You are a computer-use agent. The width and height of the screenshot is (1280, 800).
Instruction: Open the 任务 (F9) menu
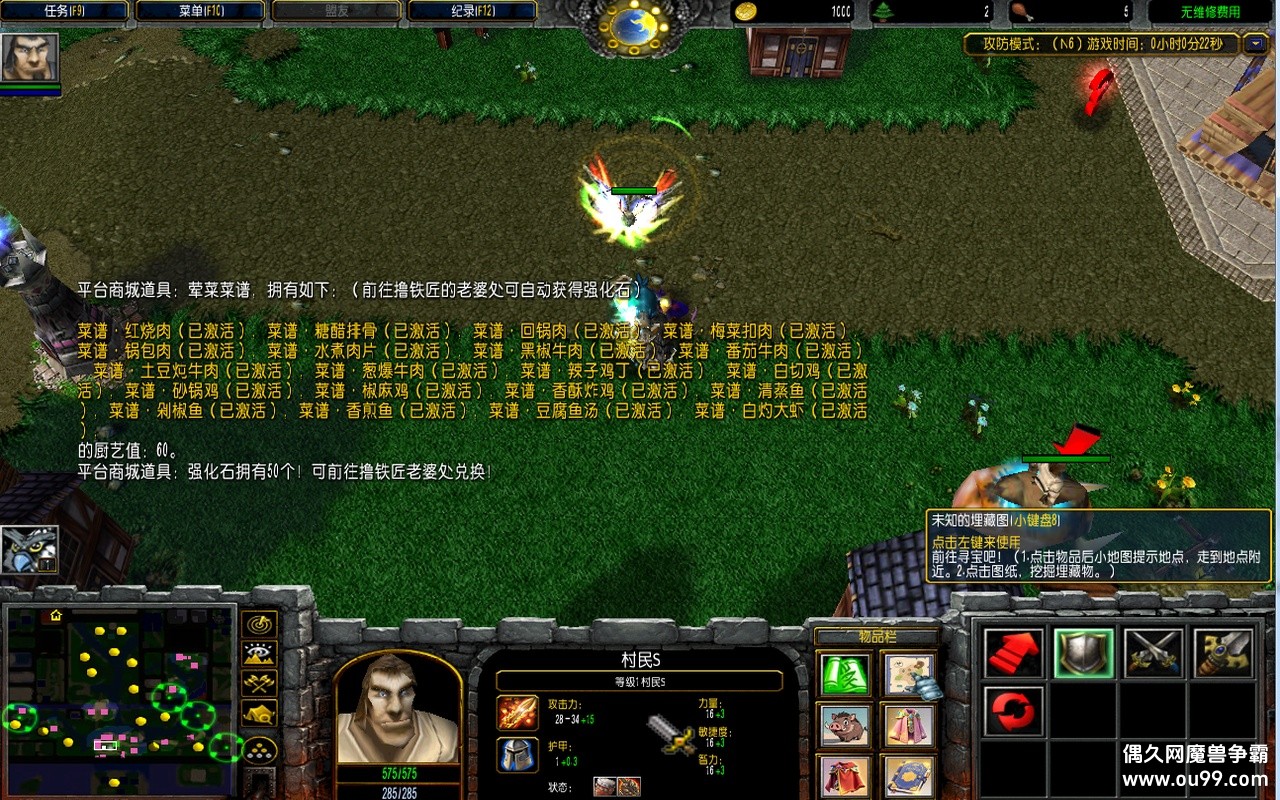click(x=63, y=11)
